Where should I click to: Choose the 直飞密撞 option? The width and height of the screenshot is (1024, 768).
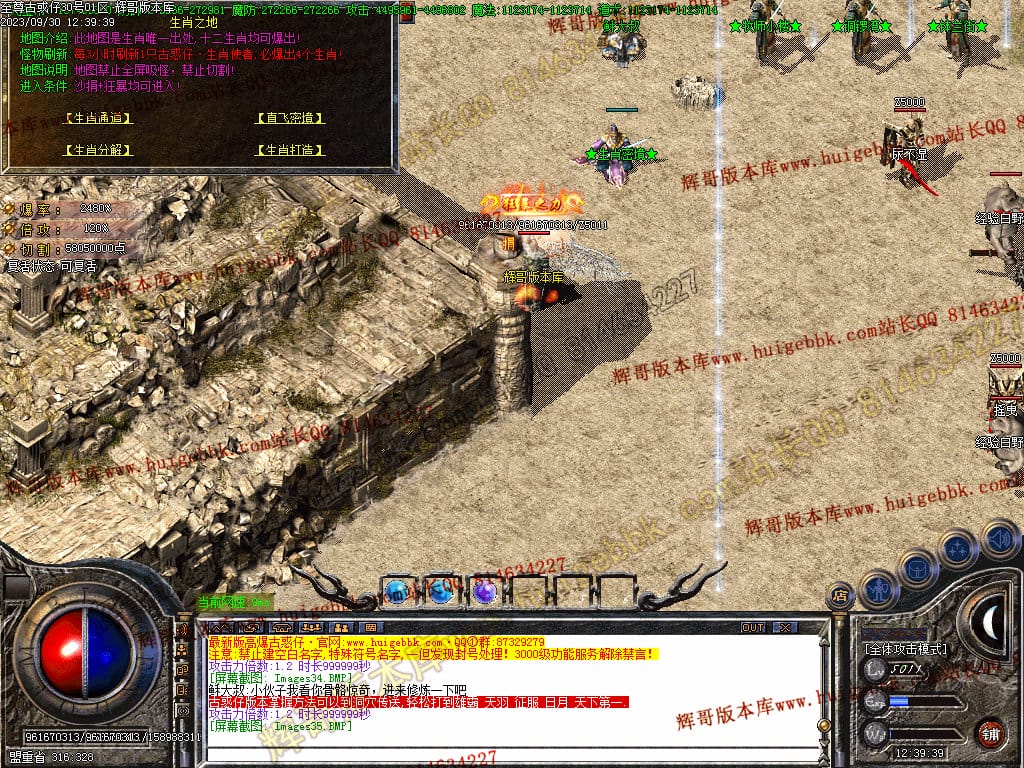click(x=290, y=118)
